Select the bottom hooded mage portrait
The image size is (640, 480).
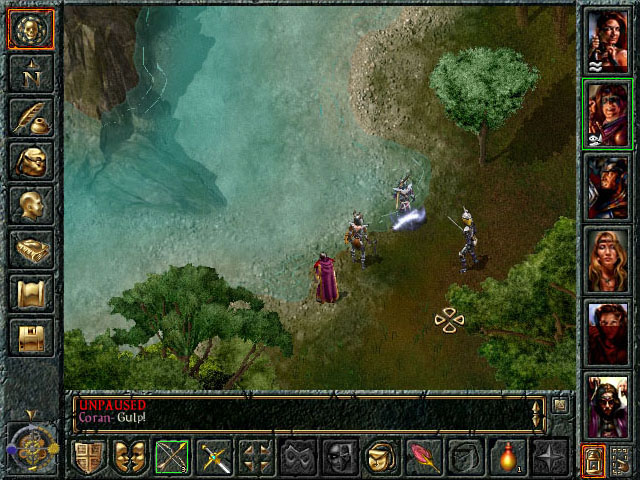click(x=608, y=404)
